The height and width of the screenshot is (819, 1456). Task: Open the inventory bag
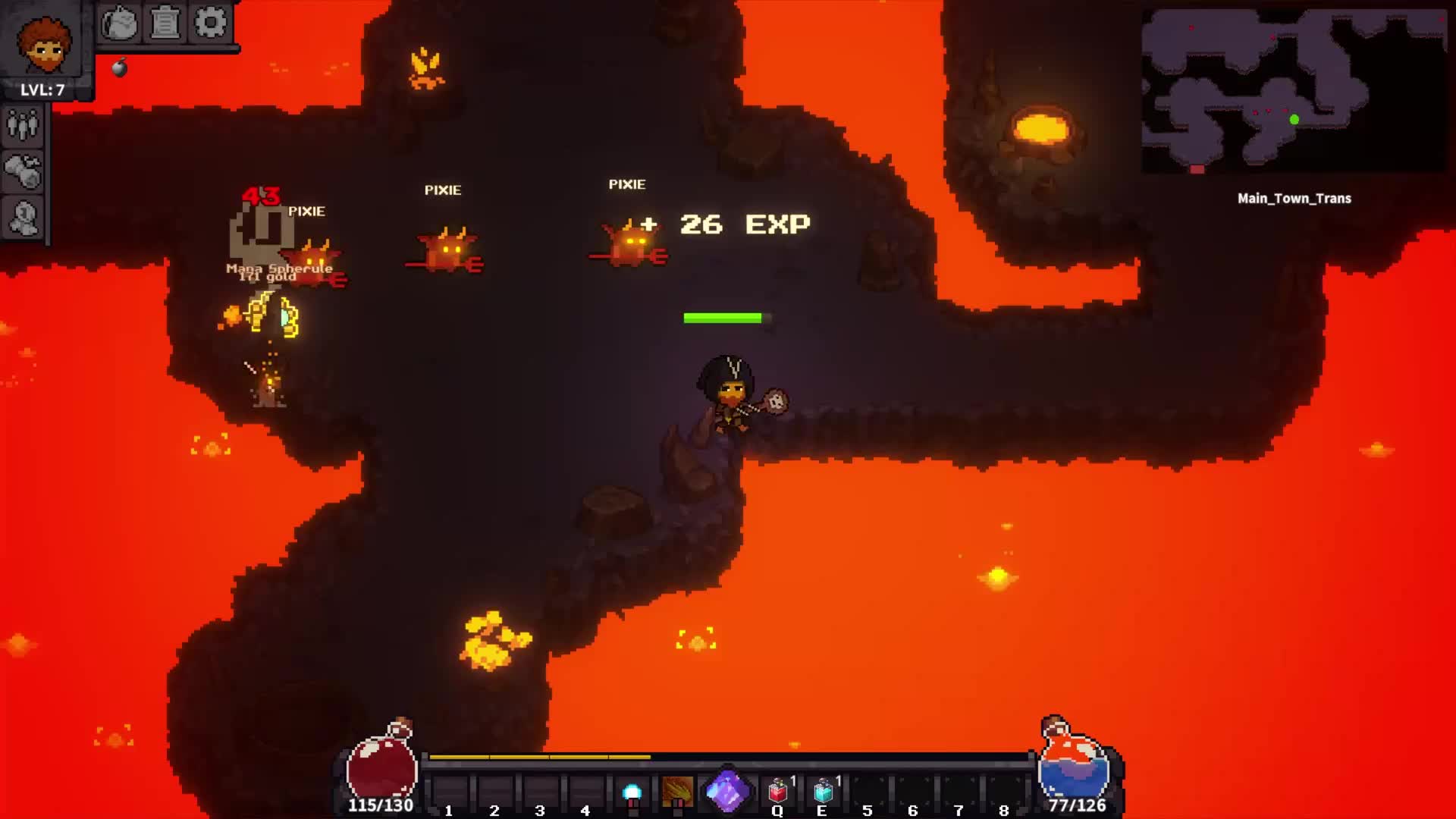(x=119, y=24)
